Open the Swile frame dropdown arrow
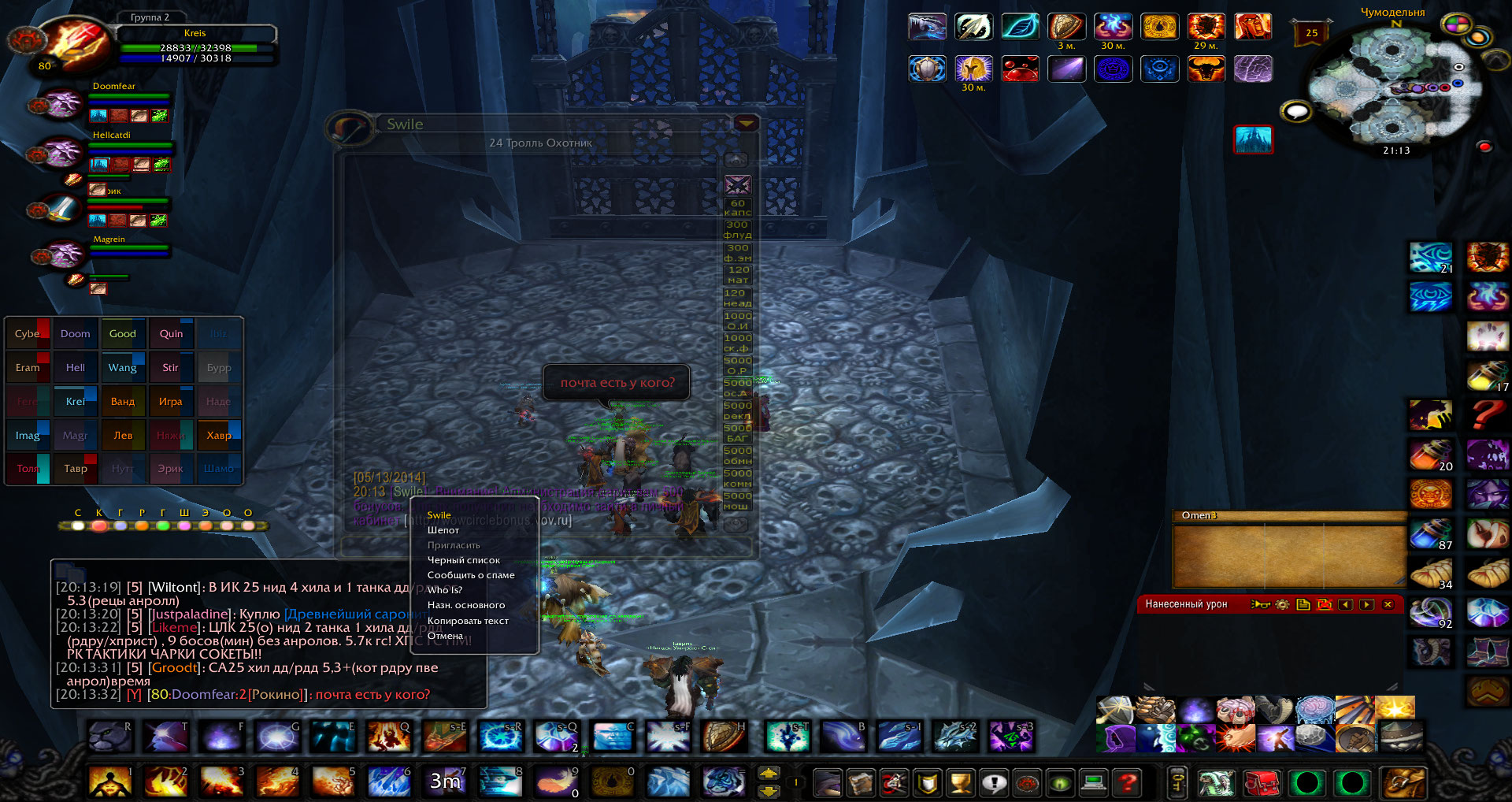This screenshot has width=1512, height=802. click(x=745, y=124)
